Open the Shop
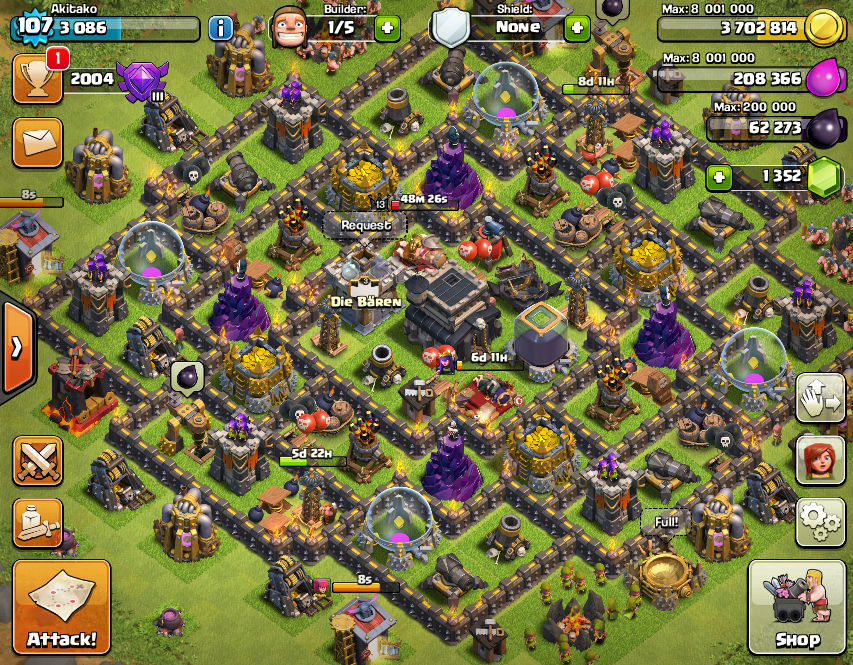This screenshot has height=665, width=853. (797, 608)
